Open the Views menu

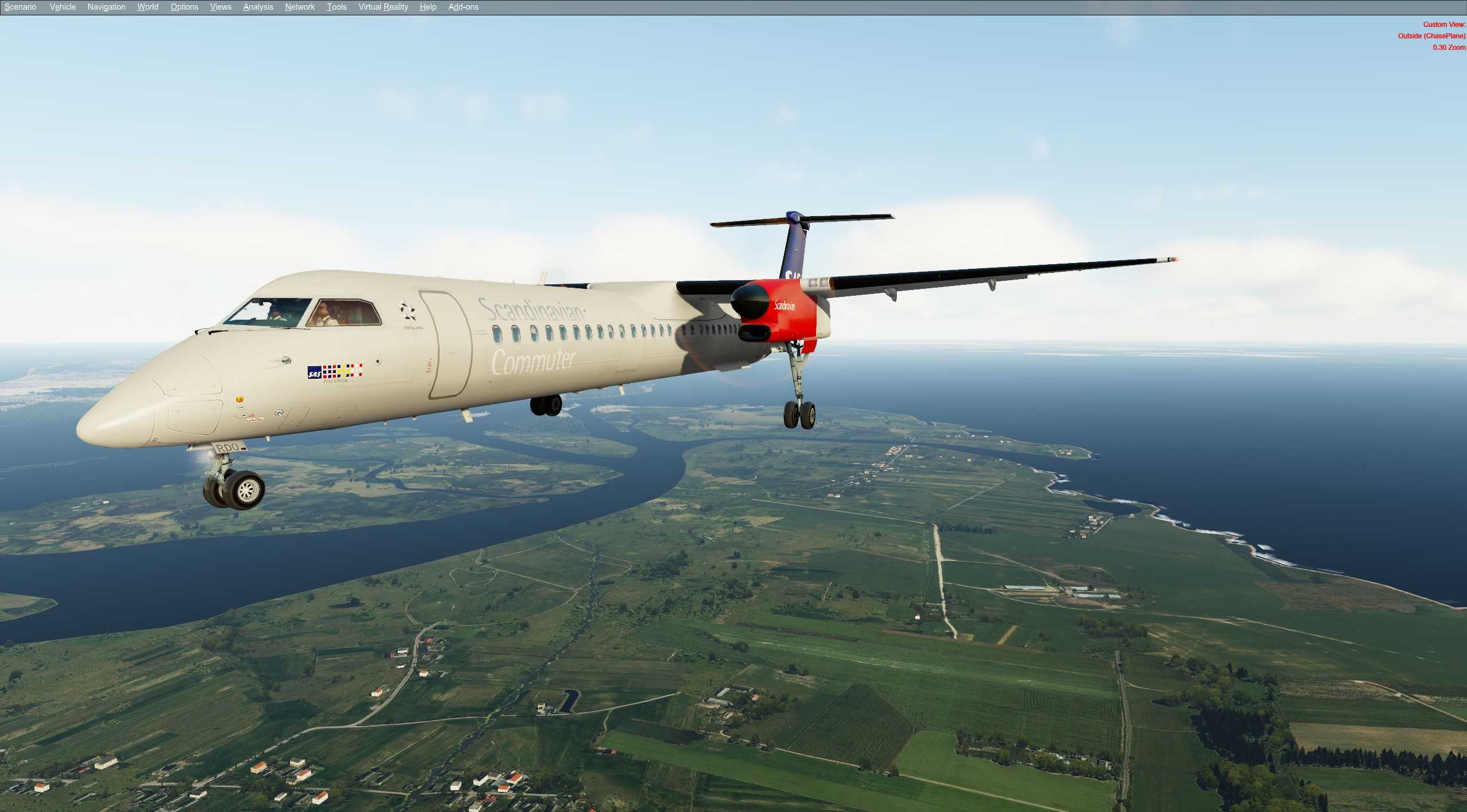[x=220, y=6]
